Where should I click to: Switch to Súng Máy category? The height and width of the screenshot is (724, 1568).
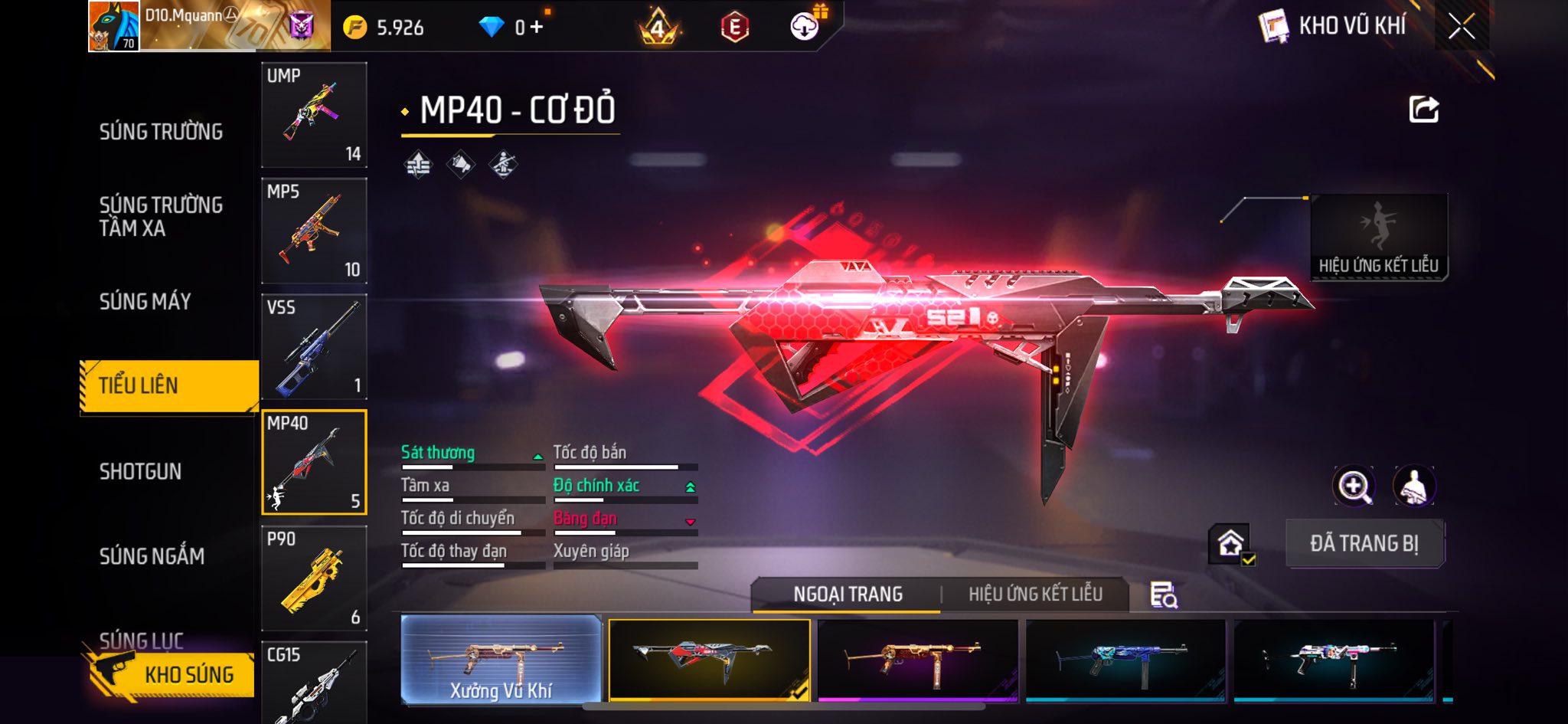(x=145, y=302)
